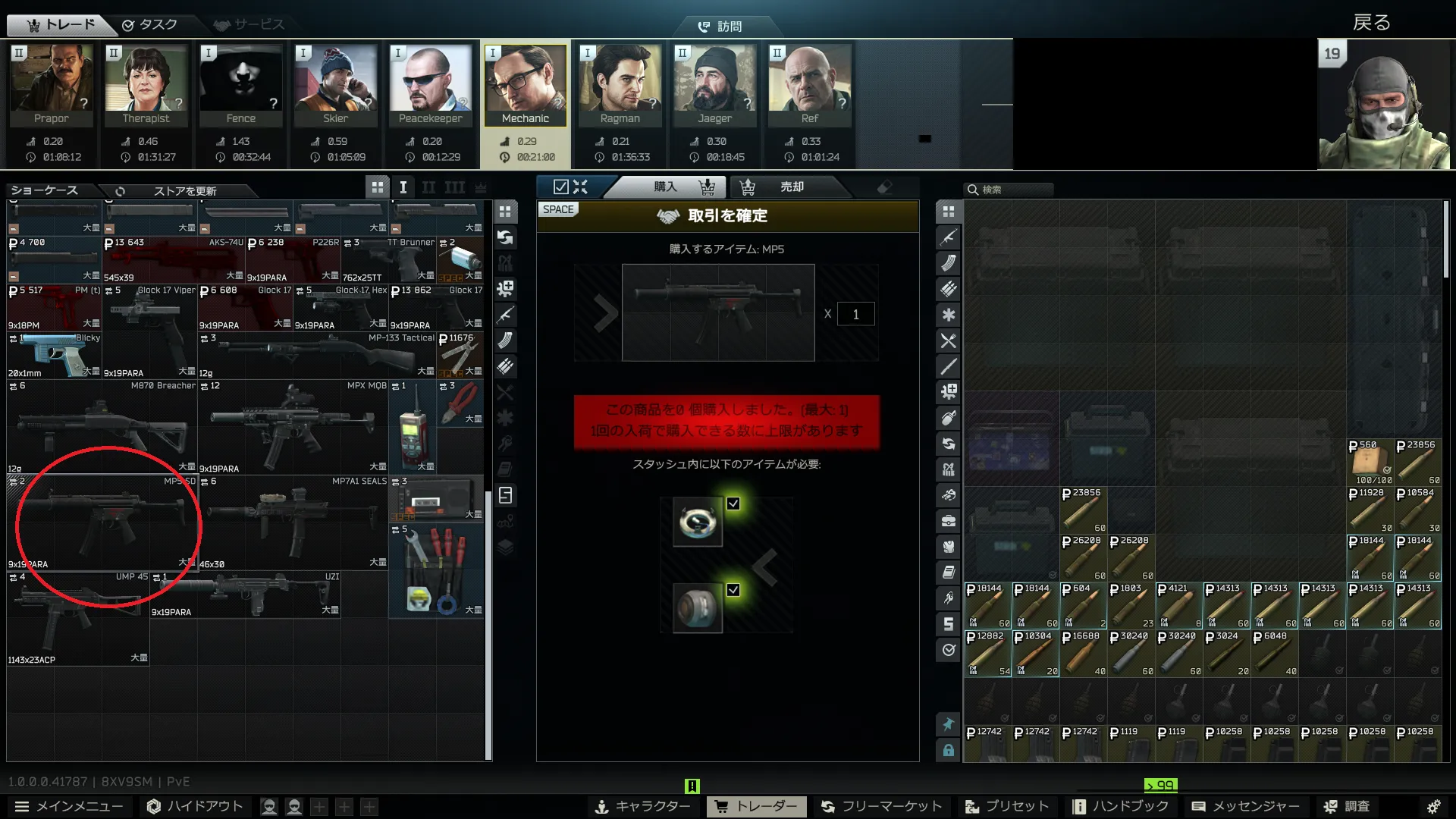
Task: Open the メインメニュー main menu
Action: point(69,806)
